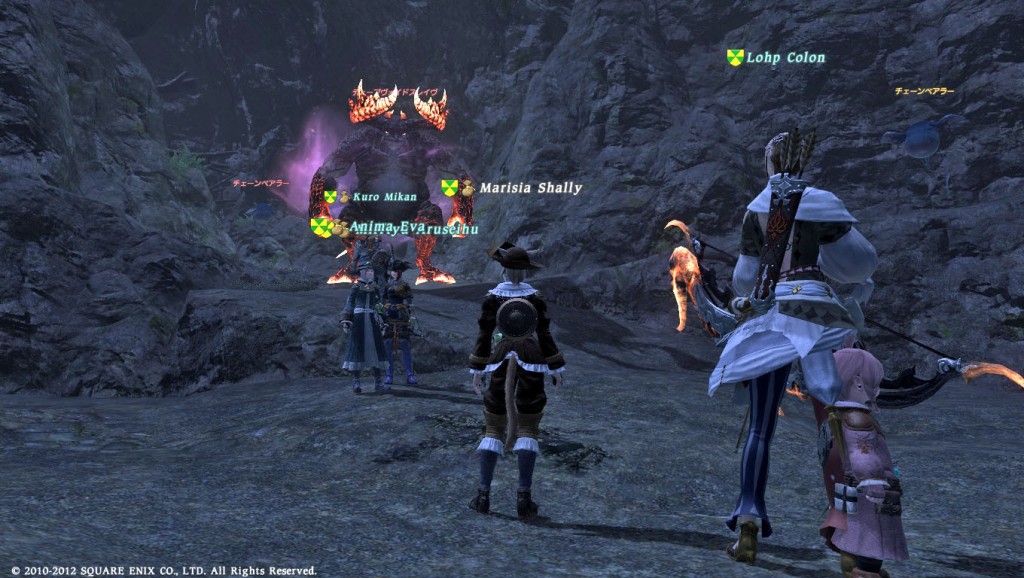The height and width of the screenshot is (578, 1024).
Task: Target the Marisia Shally nameplate
Action: click(529, 188)
